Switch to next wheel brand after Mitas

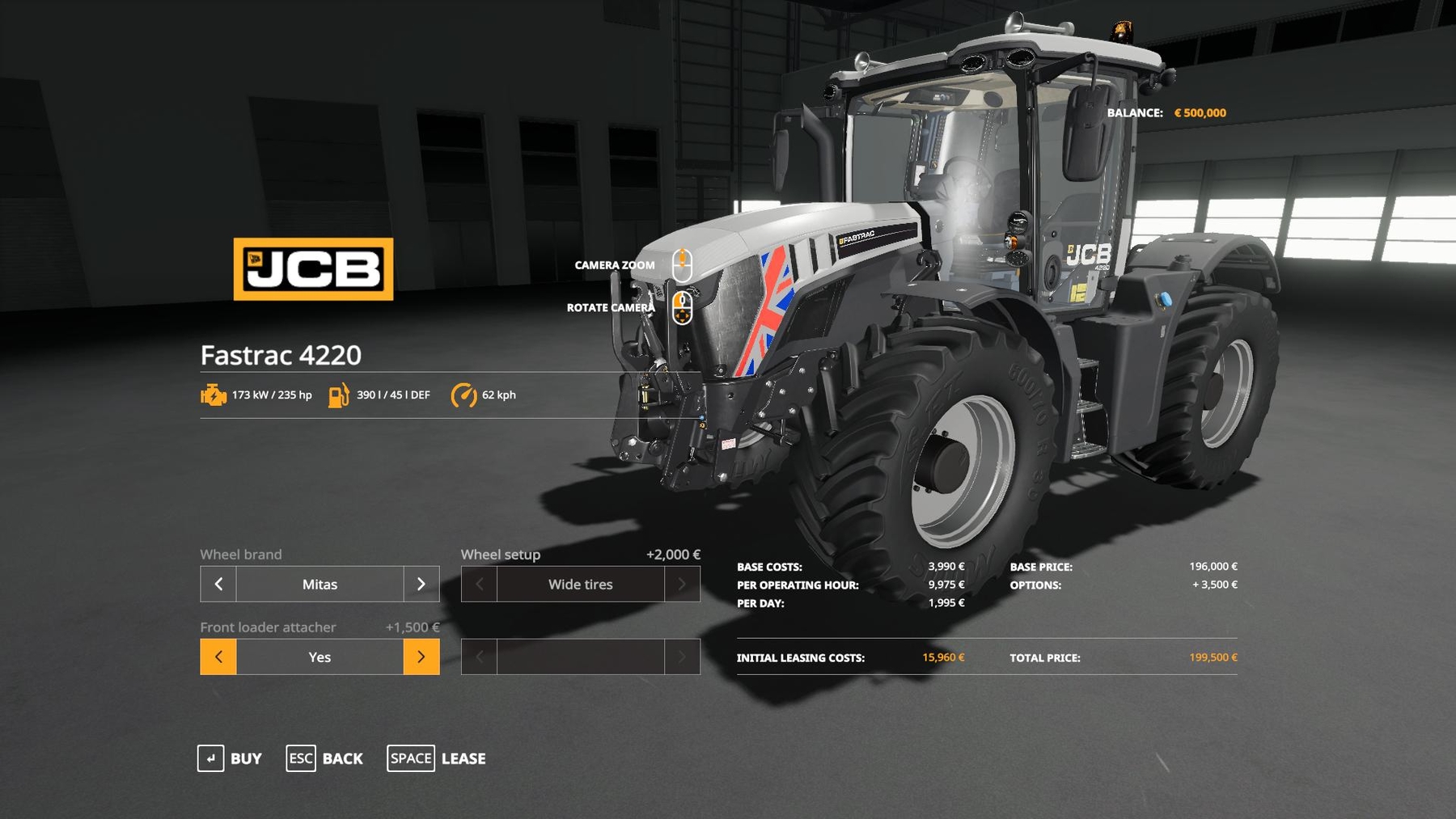click(421, 584)
